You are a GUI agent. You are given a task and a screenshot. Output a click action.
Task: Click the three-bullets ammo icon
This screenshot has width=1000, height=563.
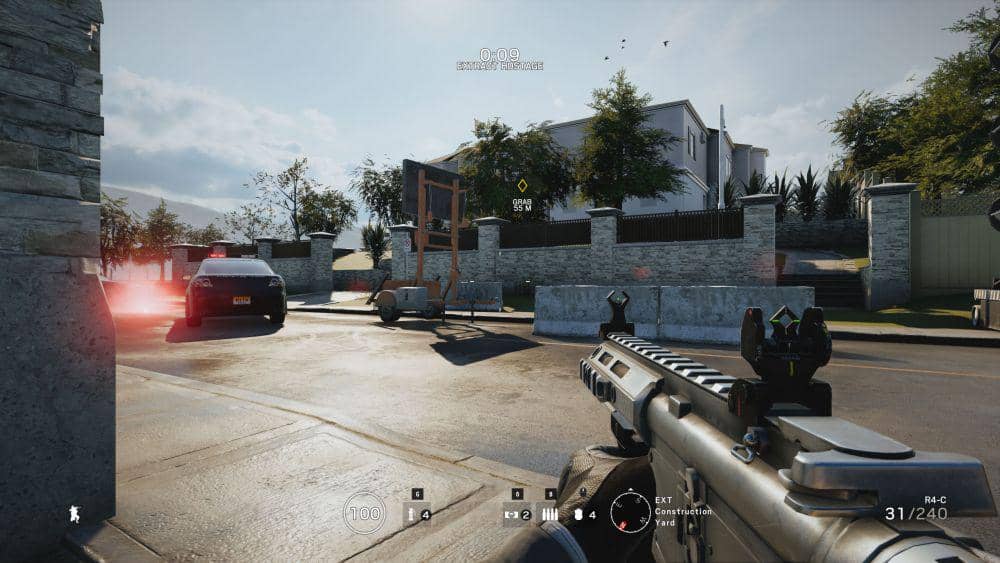550,514
